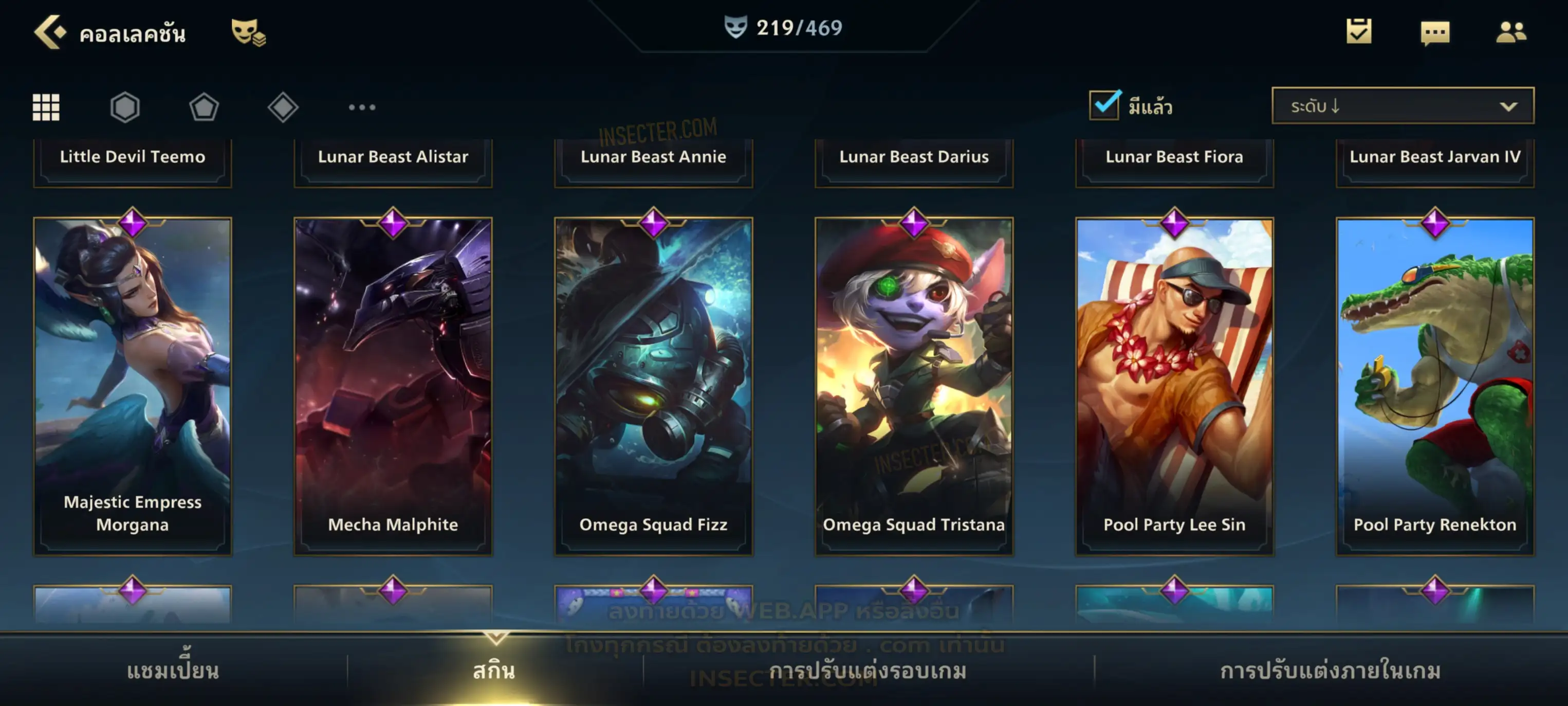The width and height of the screenshot is (1568, 706).
Task: Toggle the owned skins checkbox
Action: (1104, 105)
